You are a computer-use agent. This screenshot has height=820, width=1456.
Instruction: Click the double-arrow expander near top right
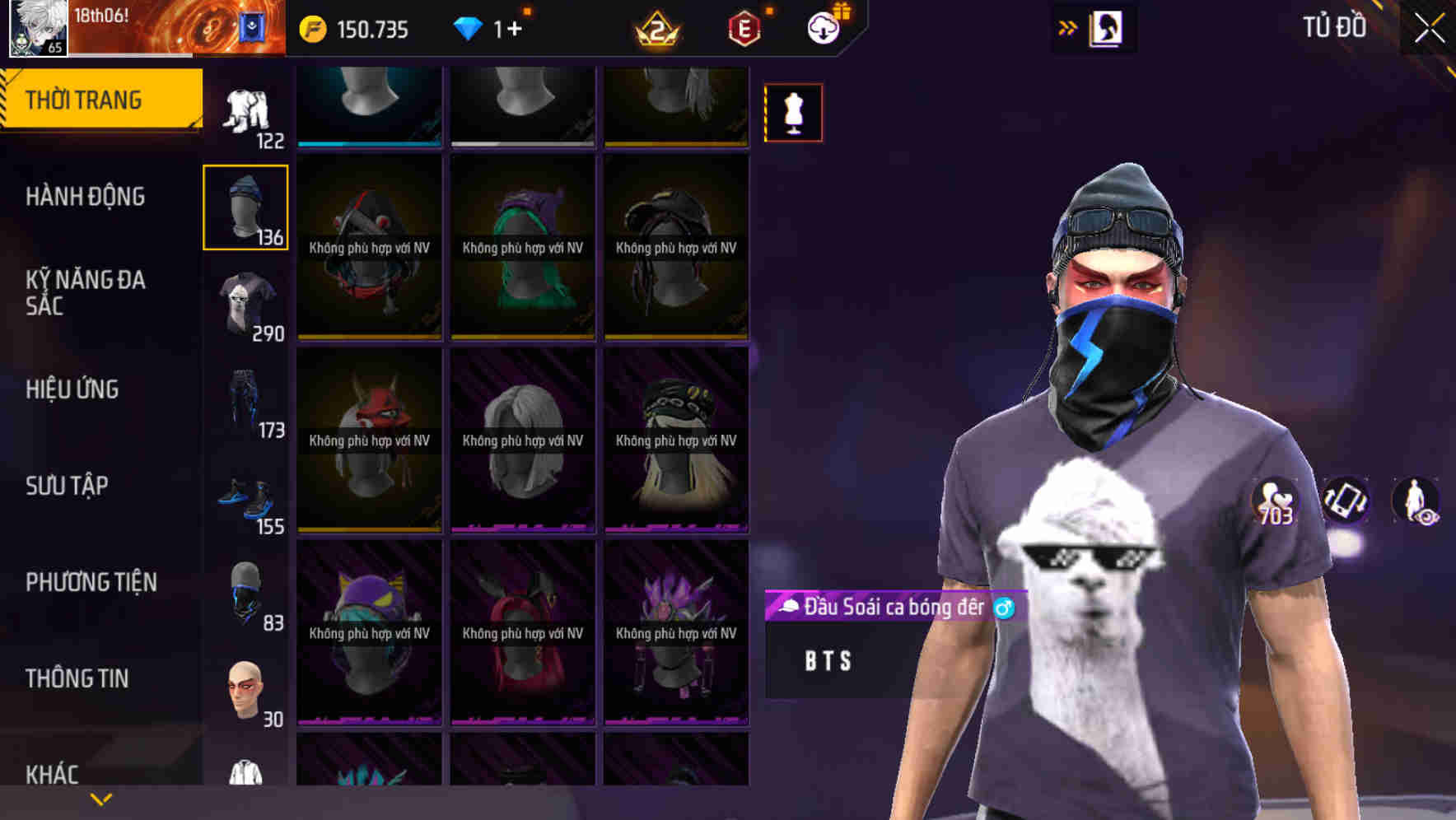coord(1068,26)
